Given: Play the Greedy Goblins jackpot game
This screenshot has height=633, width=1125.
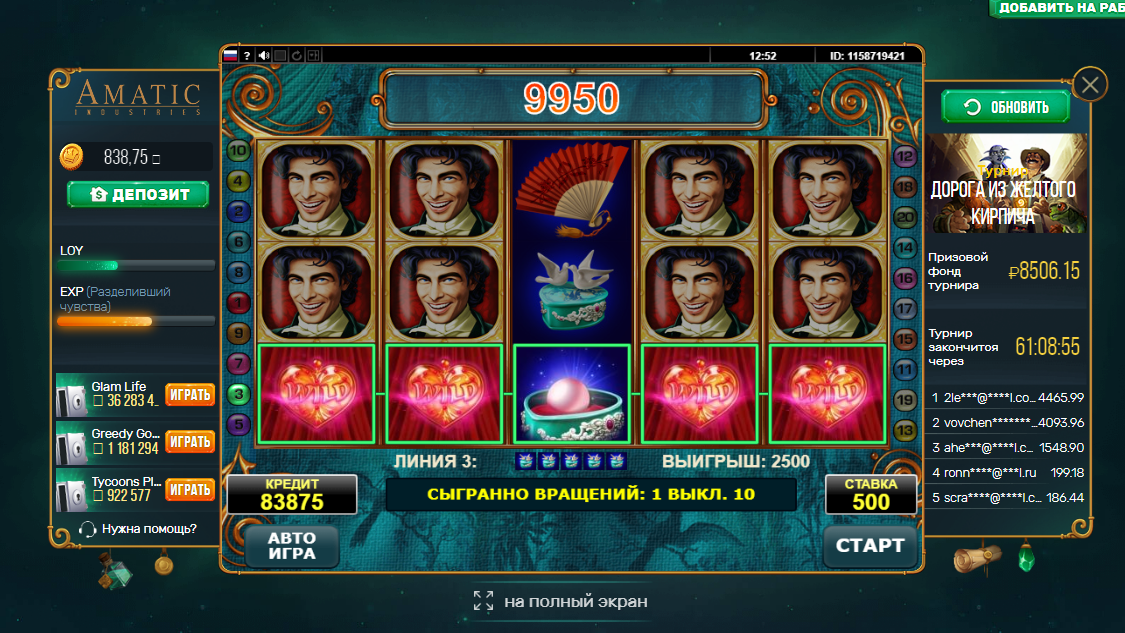Looking at the screenshot, I should click(x=190, y=442).
